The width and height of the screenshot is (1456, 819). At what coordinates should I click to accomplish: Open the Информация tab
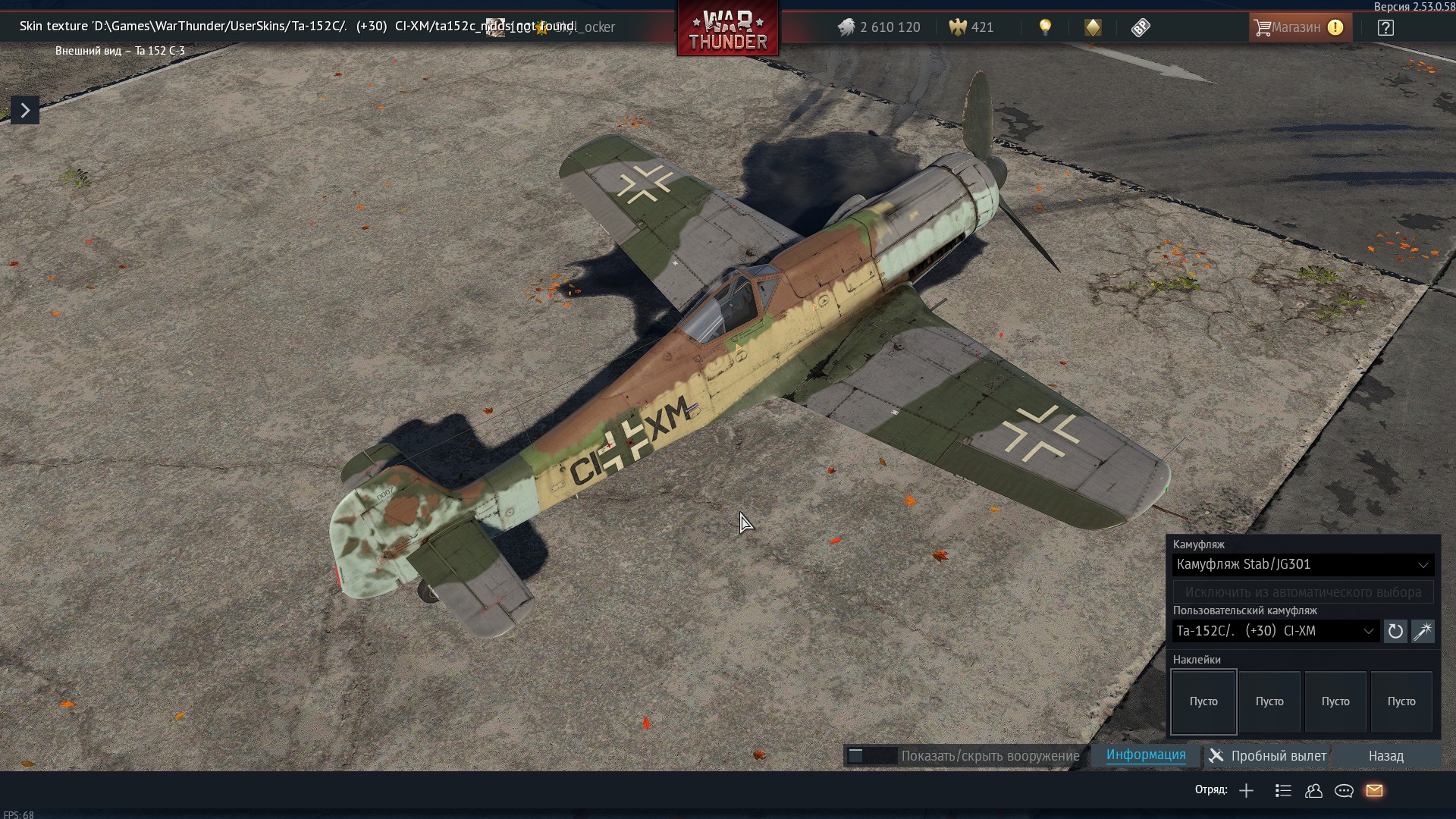pos(1145,755)
